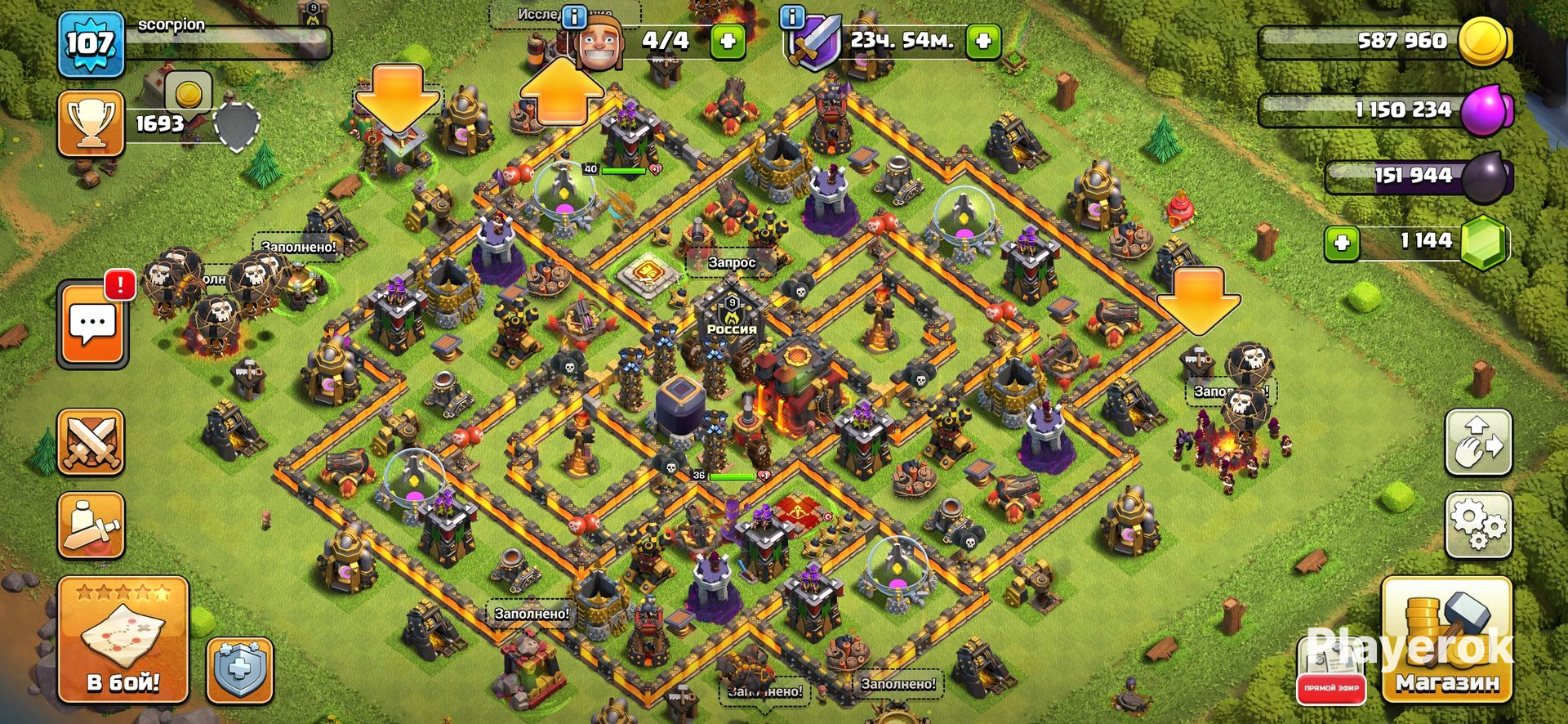The height and width of the screenshot is (724, 1568).
Task: Extend shield timer with green plus
Action: coord(983,41)
